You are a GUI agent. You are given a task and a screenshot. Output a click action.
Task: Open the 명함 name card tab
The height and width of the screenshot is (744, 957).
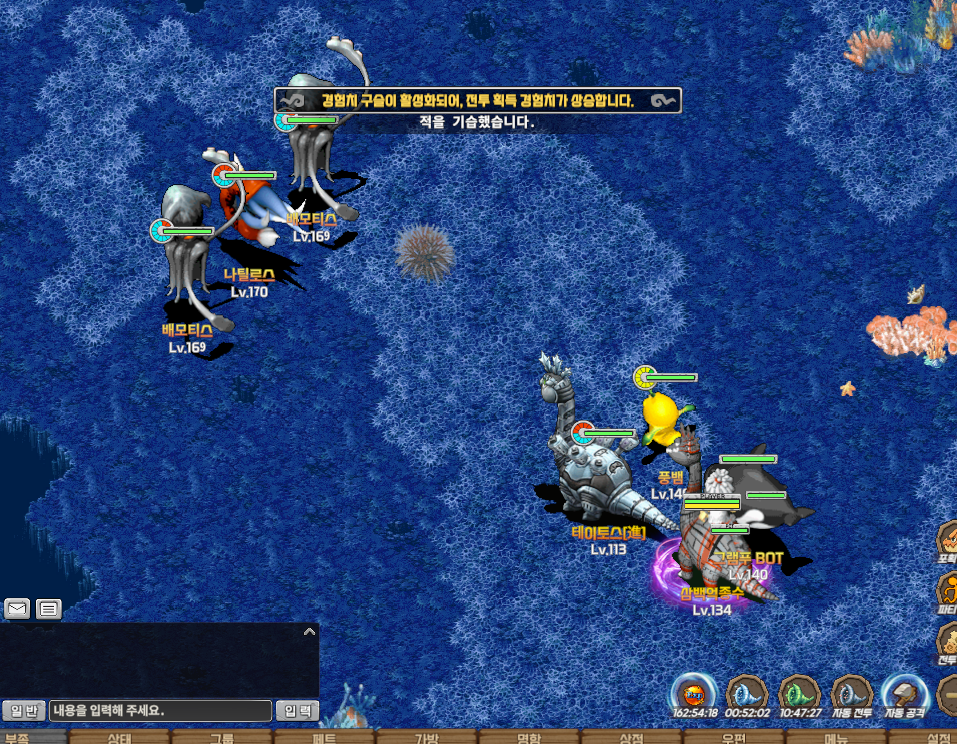(x=529, y=739)
